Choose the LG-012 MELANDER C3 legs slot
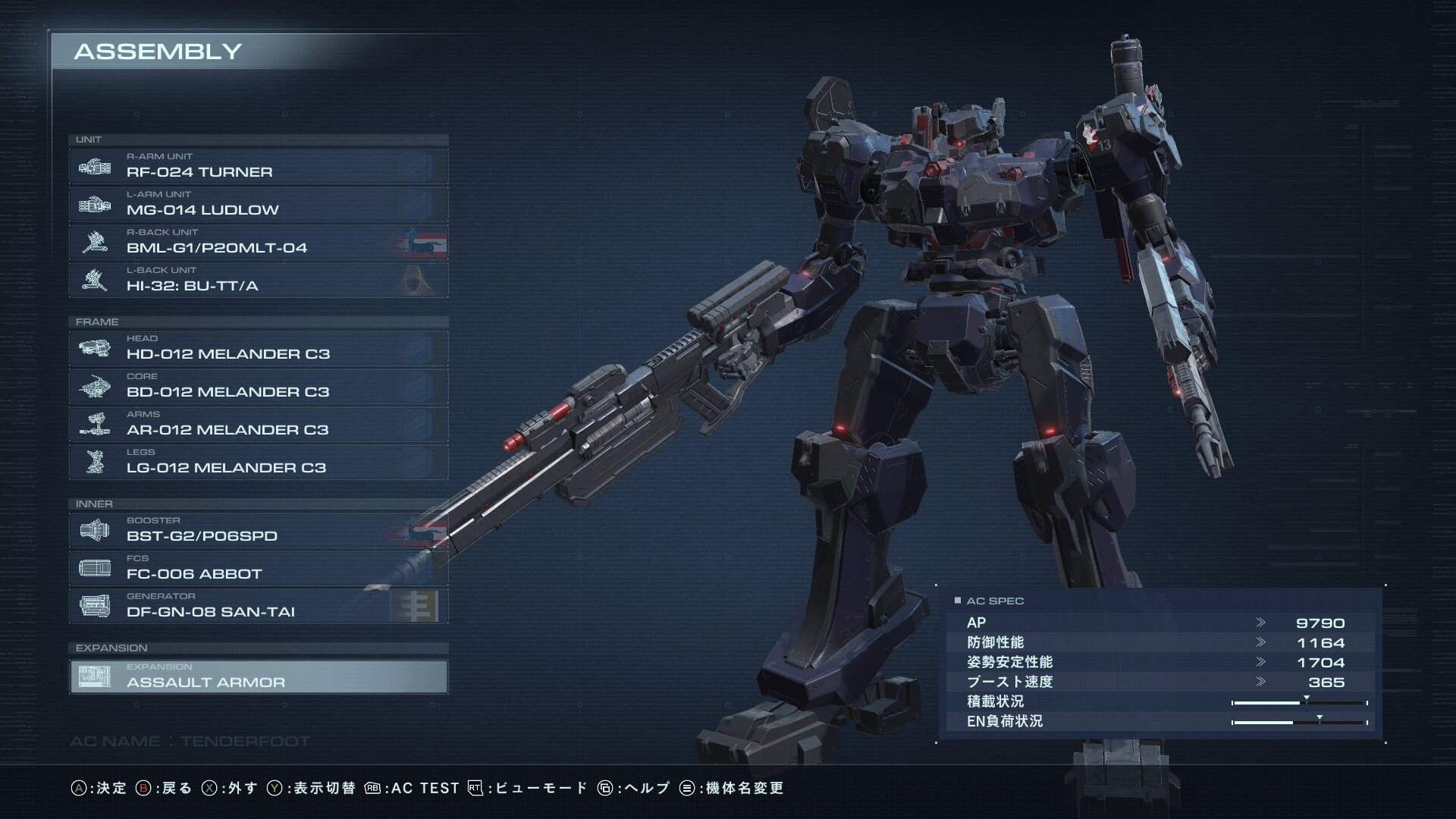 (x=258, y=463)
